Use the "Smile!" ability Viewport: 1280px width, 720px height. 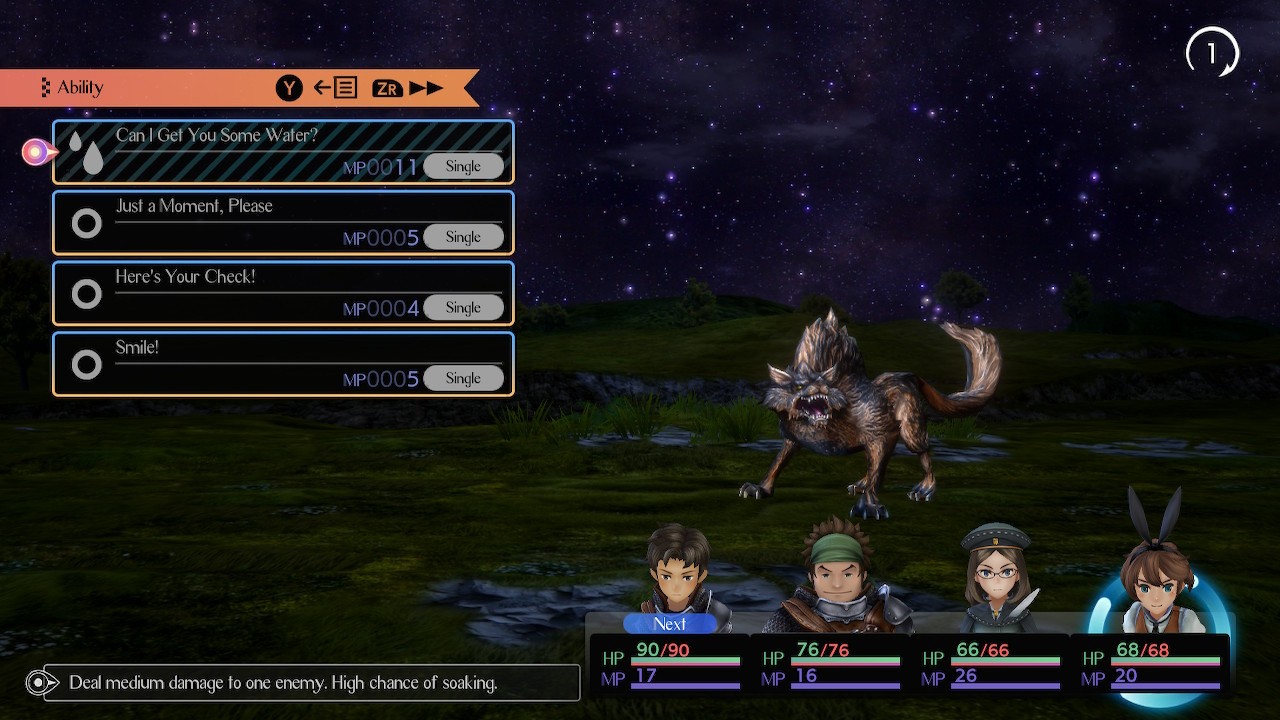[283, 364]
